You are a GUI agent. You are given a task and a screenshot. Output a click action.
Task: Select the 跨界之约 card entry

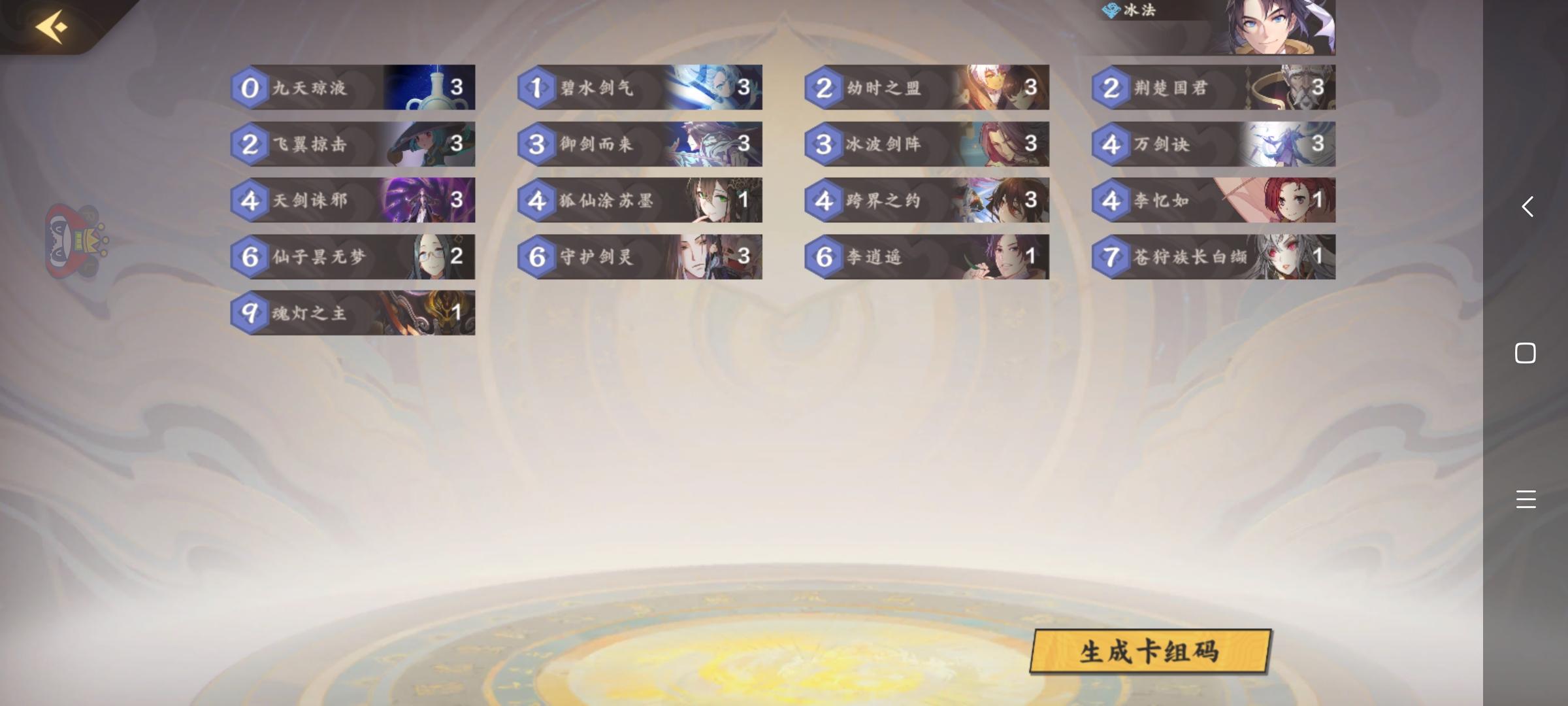928,201
